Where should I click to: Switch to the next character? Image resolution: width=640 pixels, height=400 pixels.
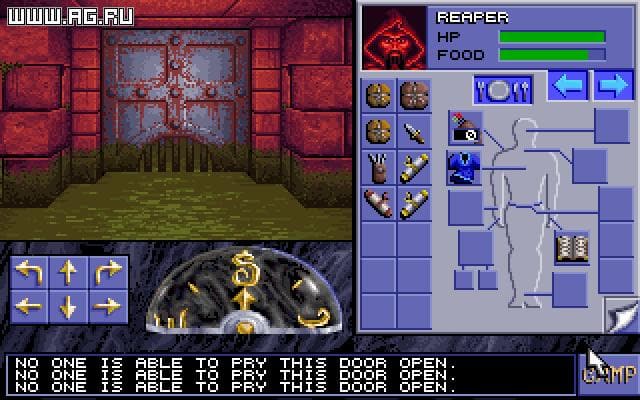(x=612, y=86)
